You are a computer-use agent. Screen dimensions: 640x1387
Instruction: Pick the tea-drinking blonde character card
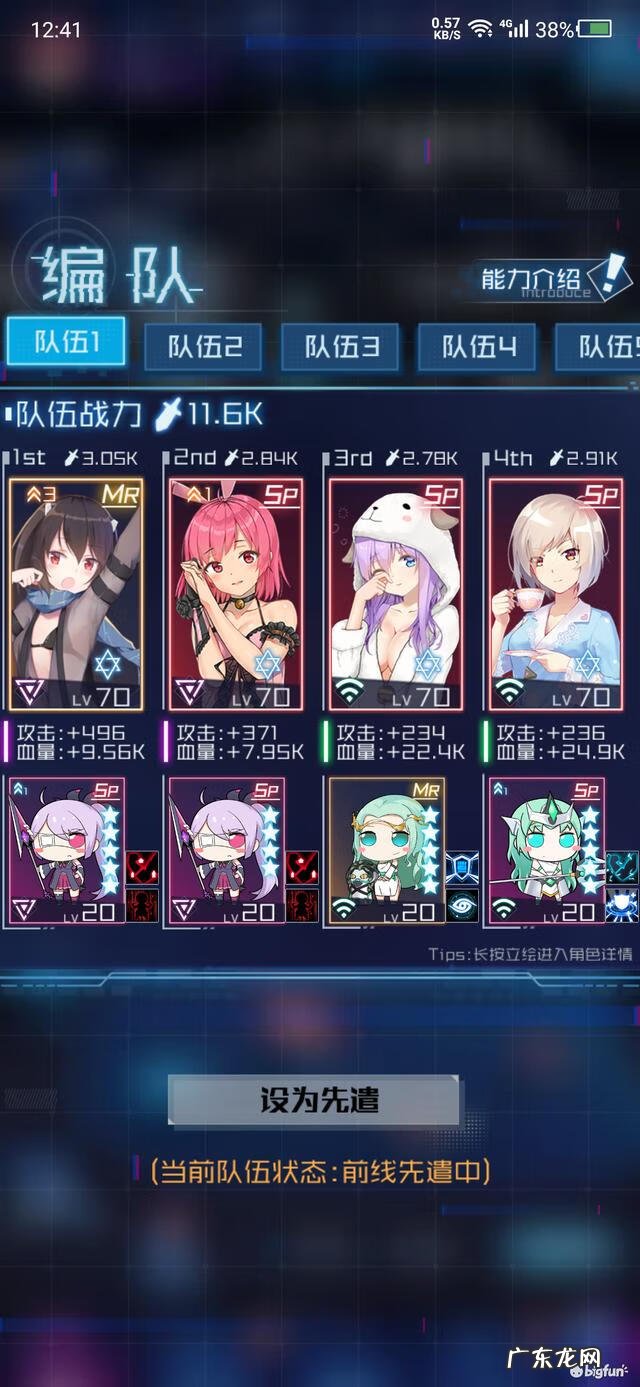coord(555,594)
